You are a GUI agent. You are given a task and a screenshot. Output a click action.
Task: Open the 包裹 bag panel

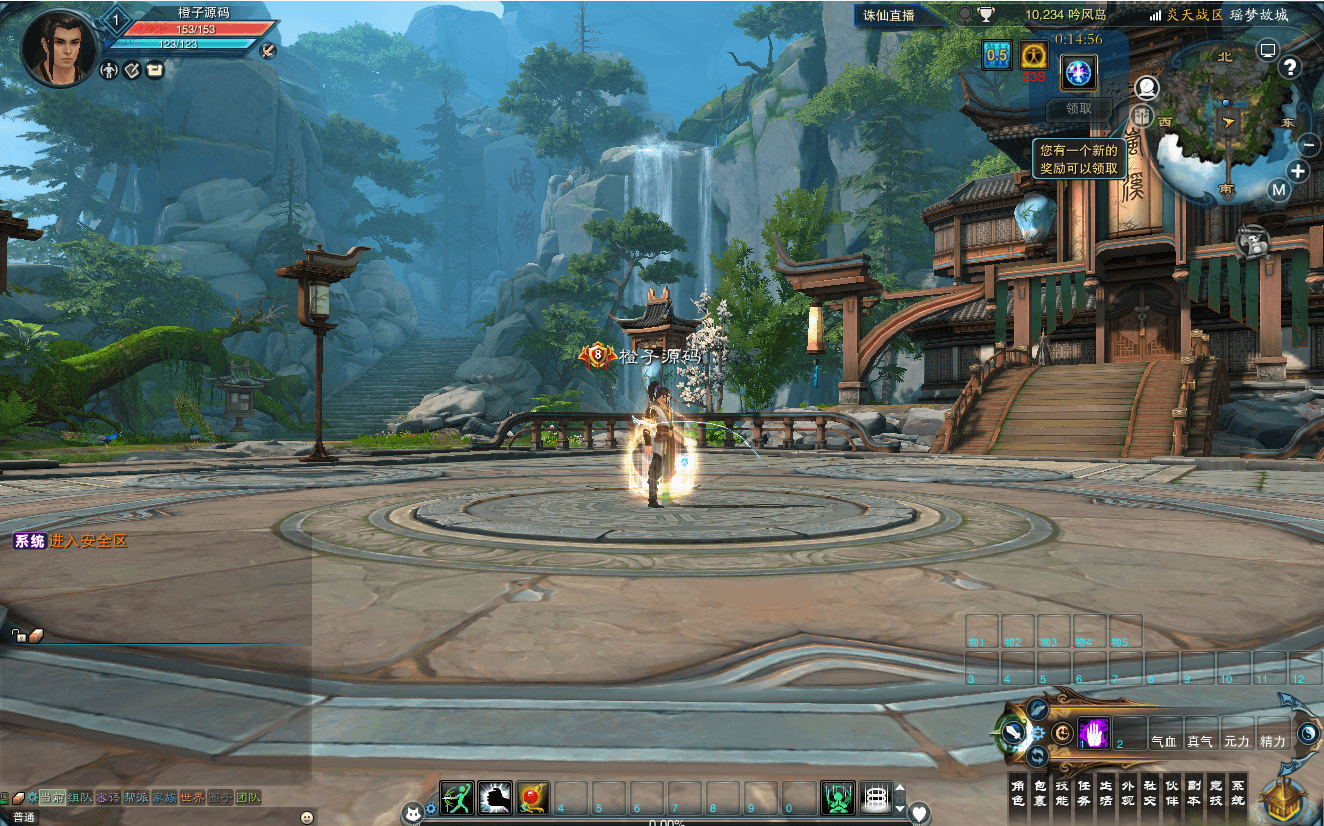1040,791
